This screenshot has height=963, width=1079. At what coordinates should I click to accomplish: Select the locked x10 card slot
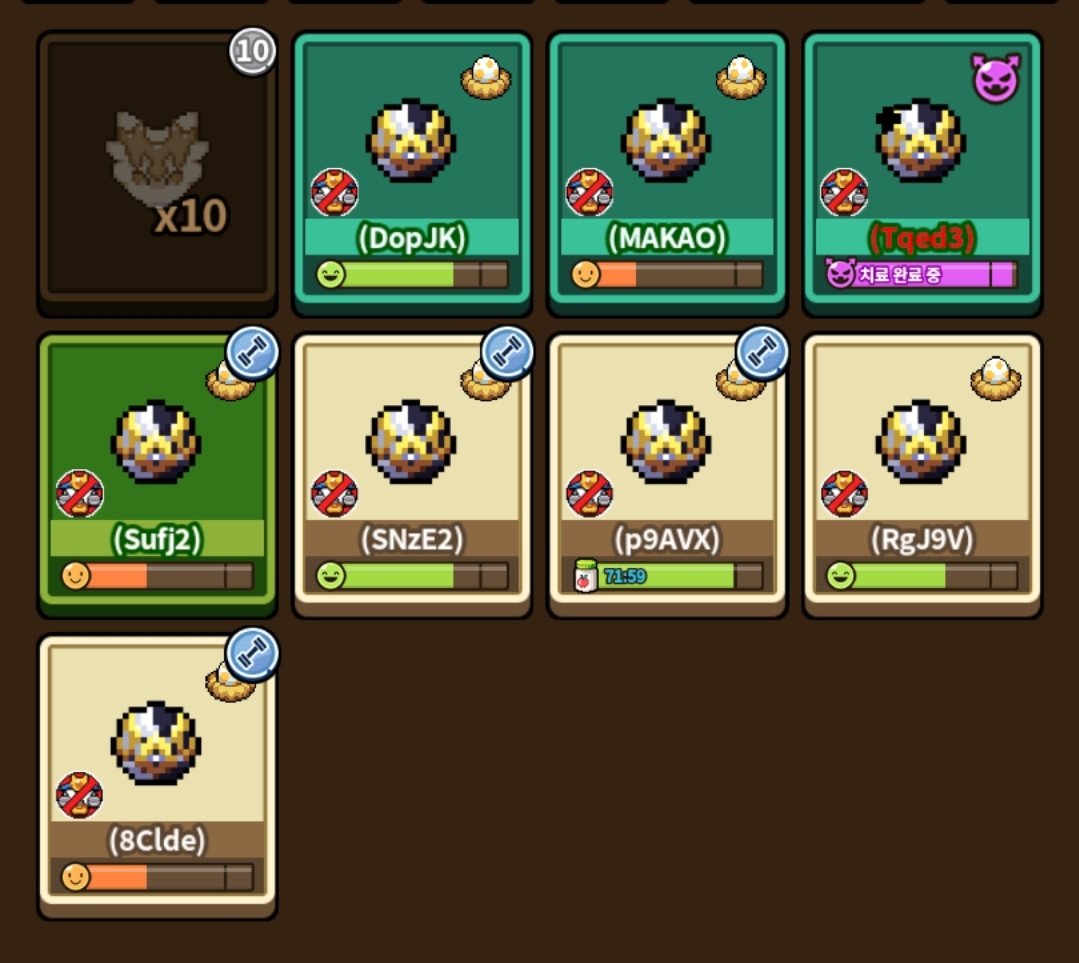(x=157, y=170)
